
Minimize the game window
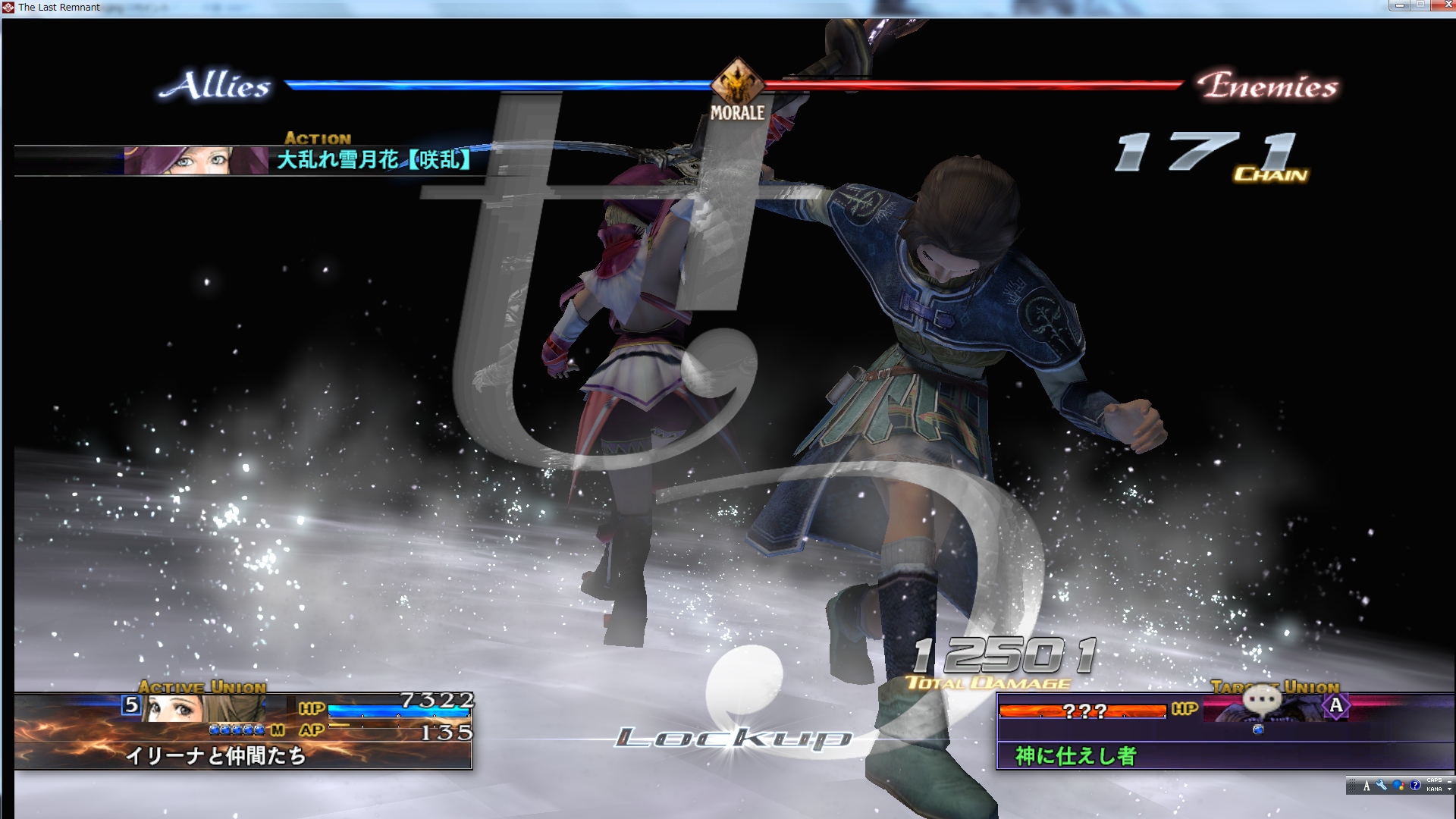(1399, 5)
